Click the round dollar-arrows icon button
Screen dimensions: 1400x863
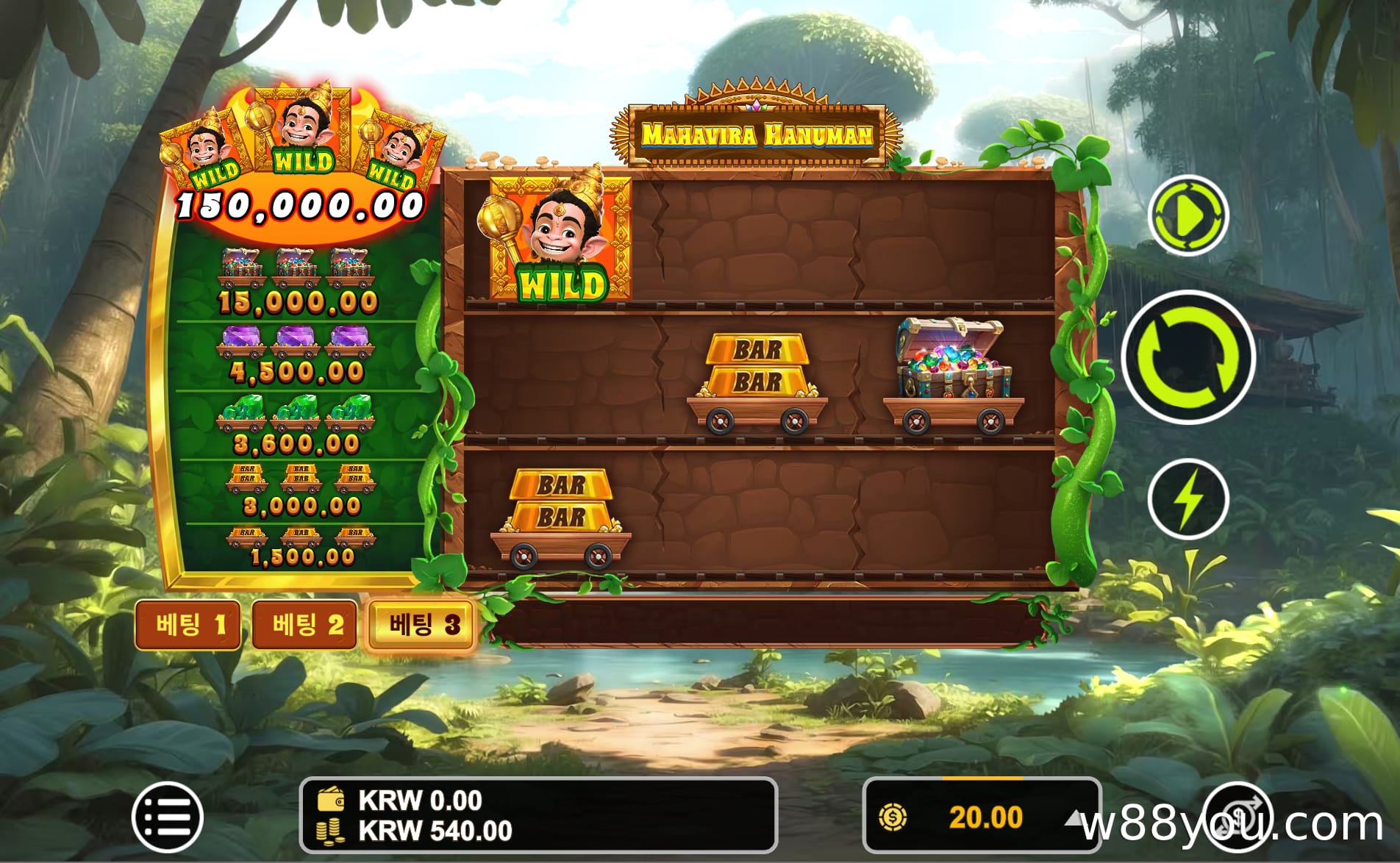(1238, 815)
